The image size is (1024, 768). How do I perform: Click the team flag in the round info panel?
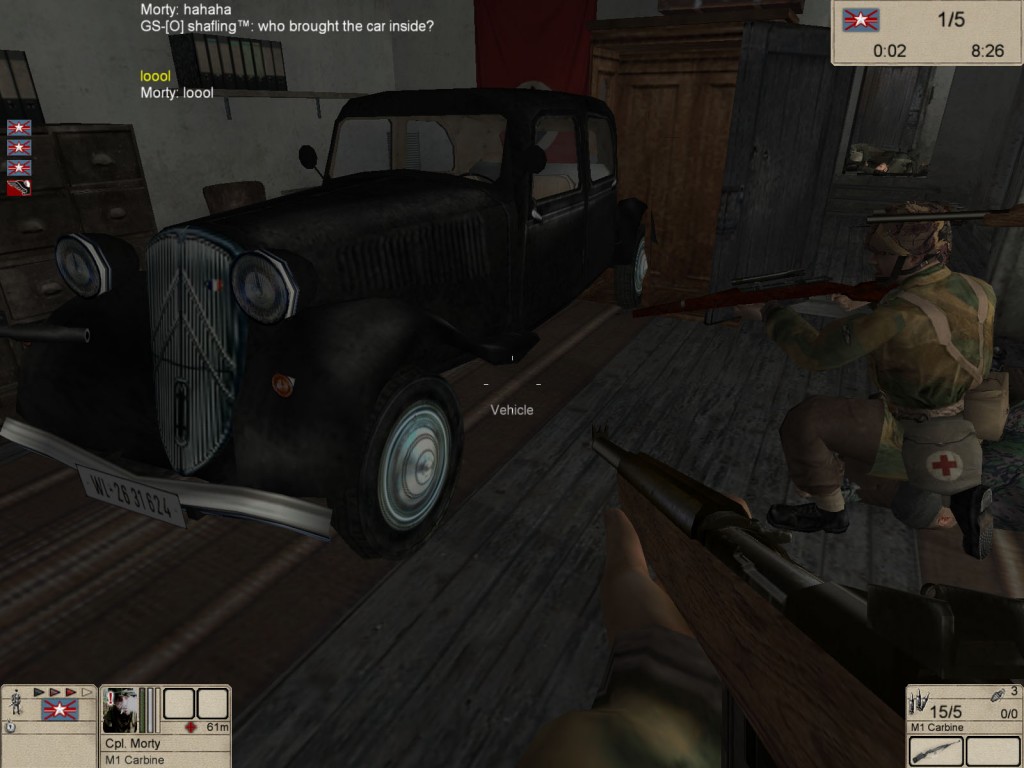pos(861,20)
